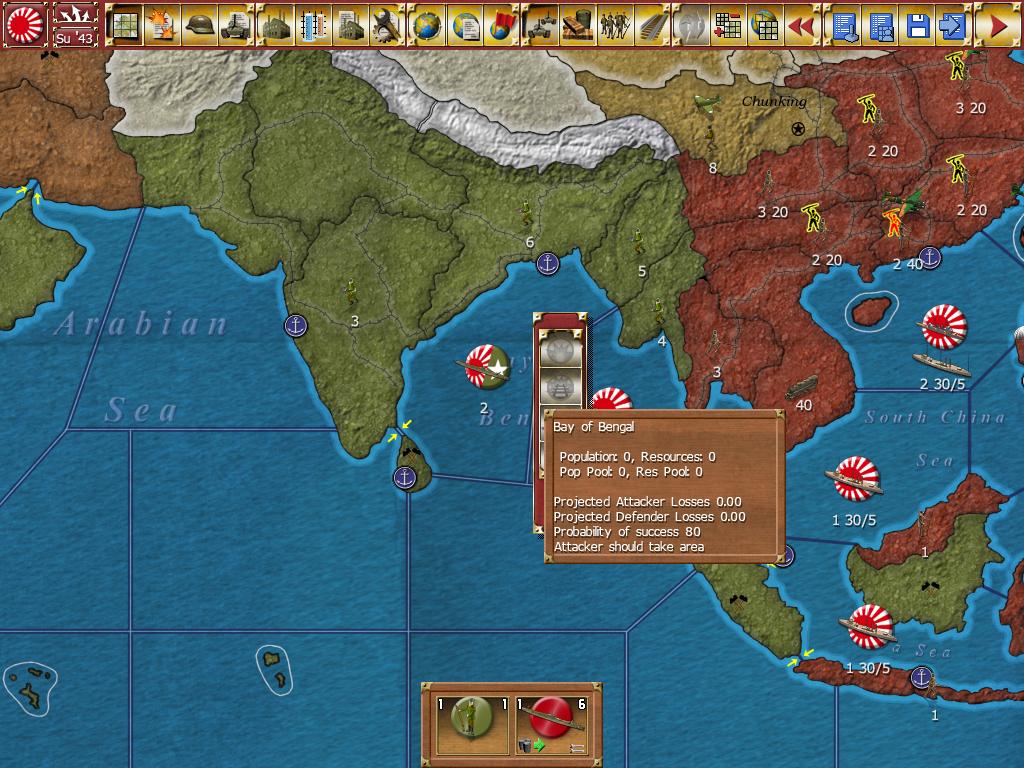This screenshot has height=768, width=1024.
Task: Click the grid plus-minus toolbar icon
Action: pyautogui.click(x=728, y=25)
